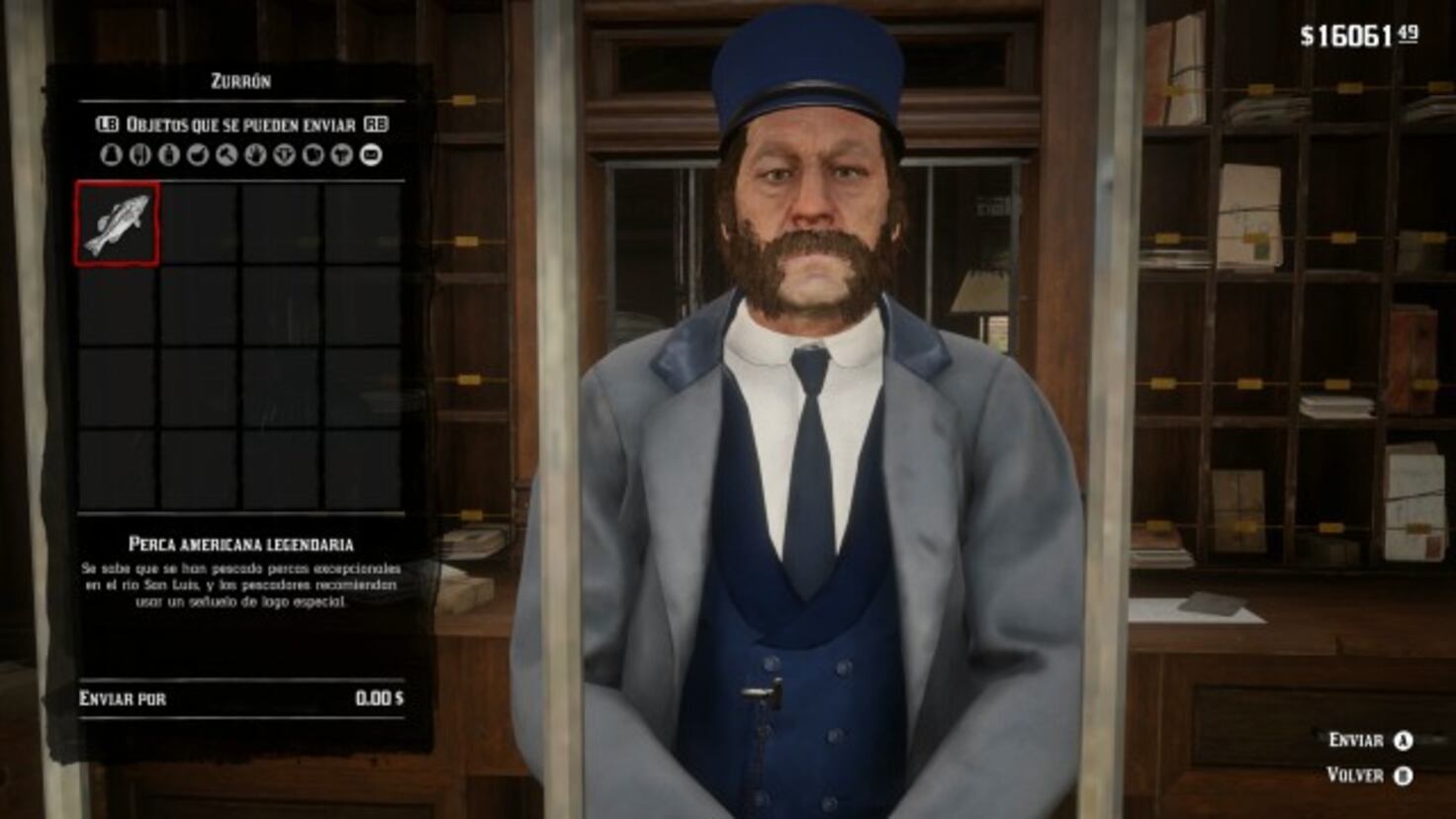Select the tonic bottle satchel category icon
The width and height of the screenshot is (1456, 819).
point(170,154)
